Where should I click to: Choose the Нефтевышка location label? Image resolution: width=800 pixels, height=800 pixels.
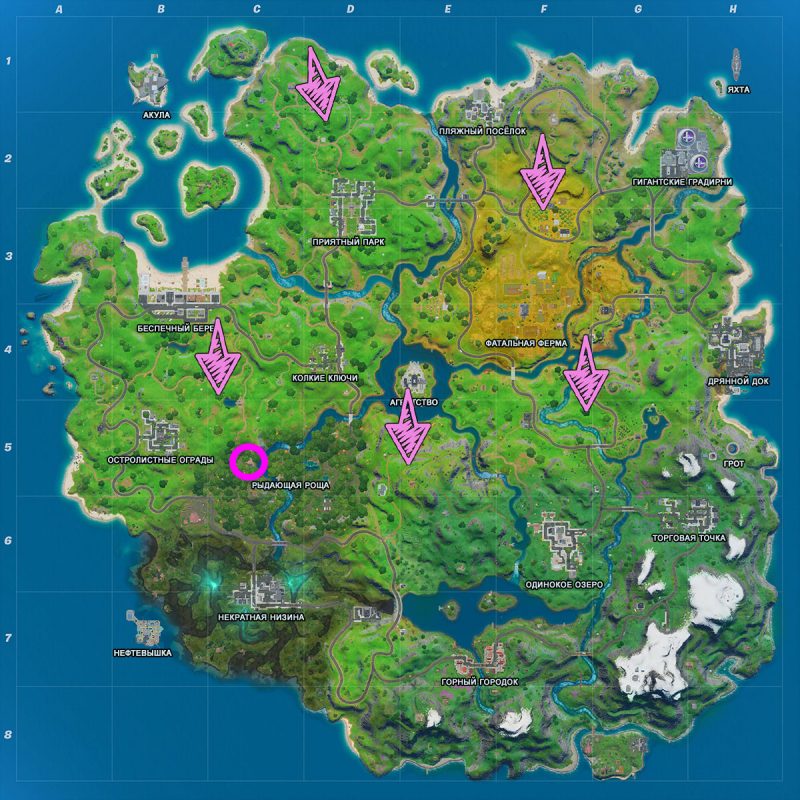[143, 653]
